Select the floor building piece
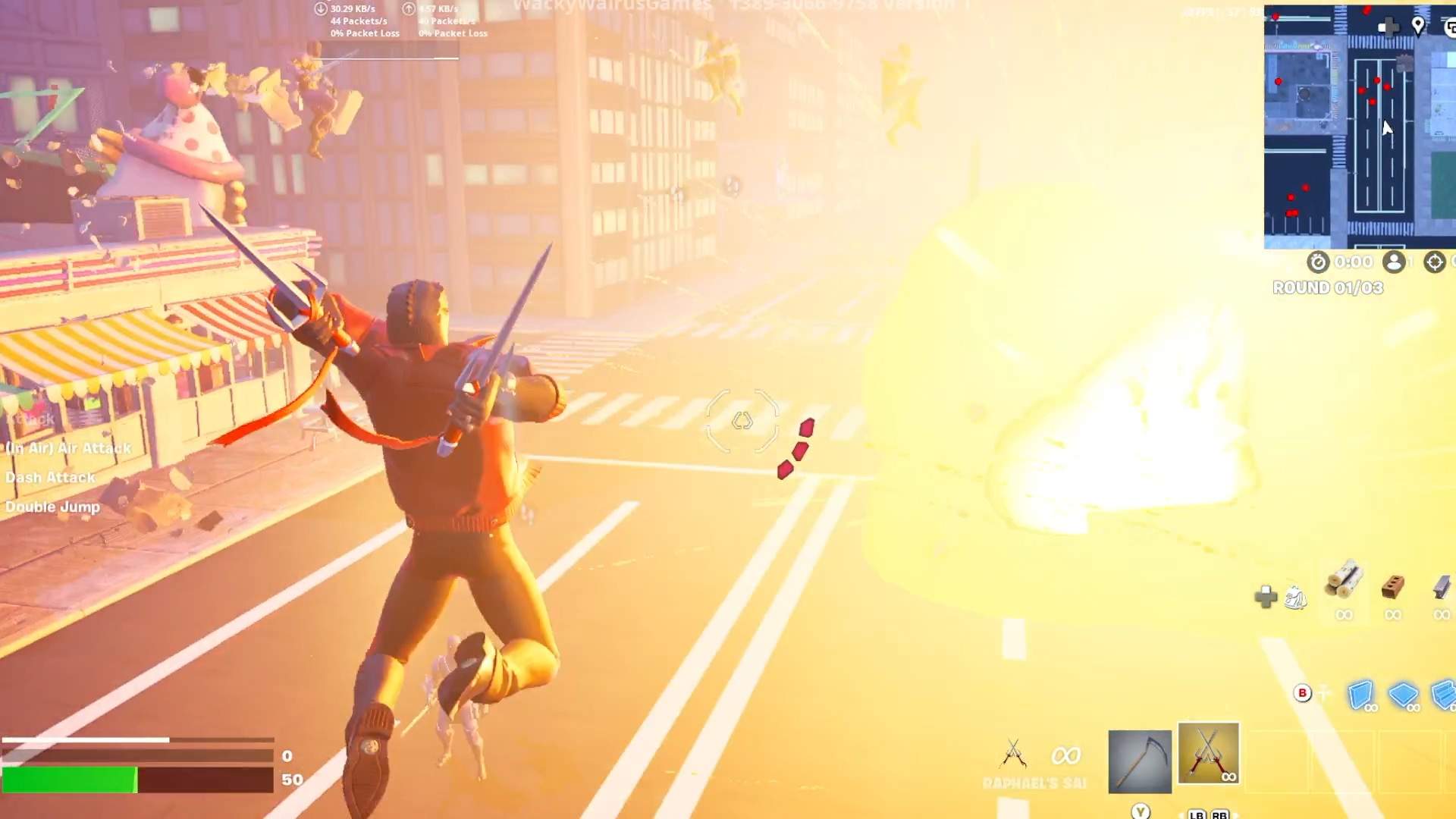Viewport: 1456px width, 819px height. pos(1403,694)
